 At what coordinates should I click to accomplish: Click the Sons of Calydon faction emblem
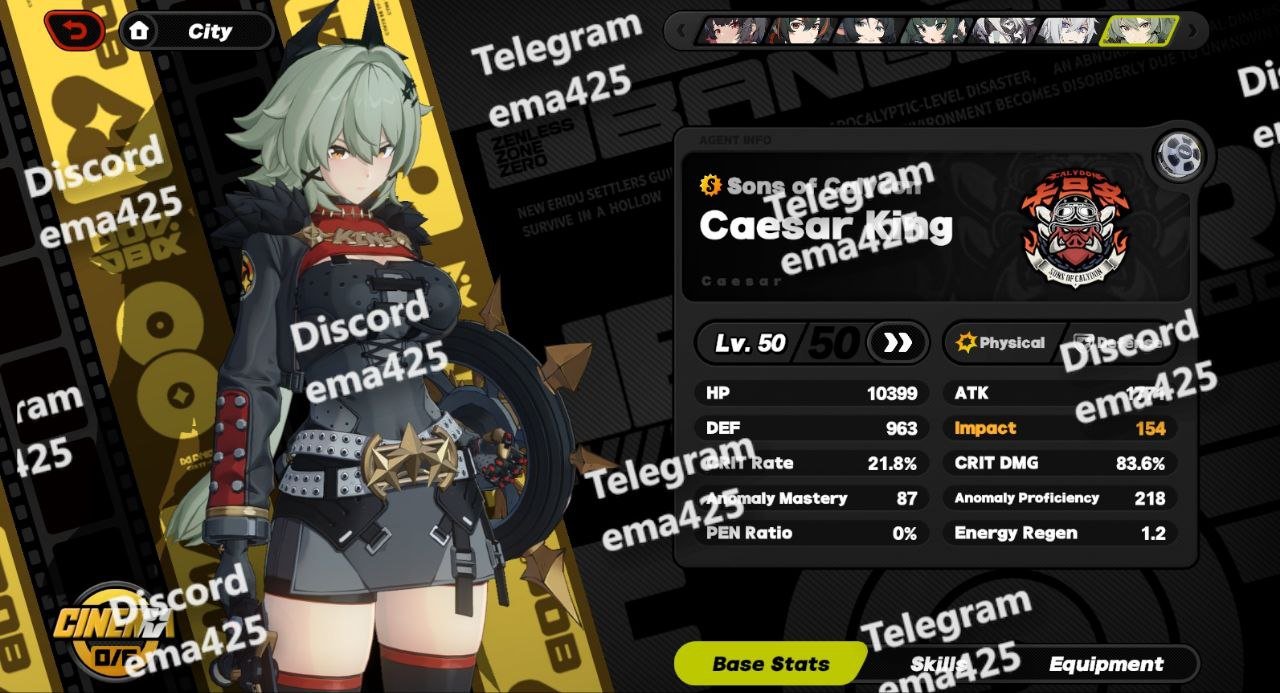(x=1074, y=229)
